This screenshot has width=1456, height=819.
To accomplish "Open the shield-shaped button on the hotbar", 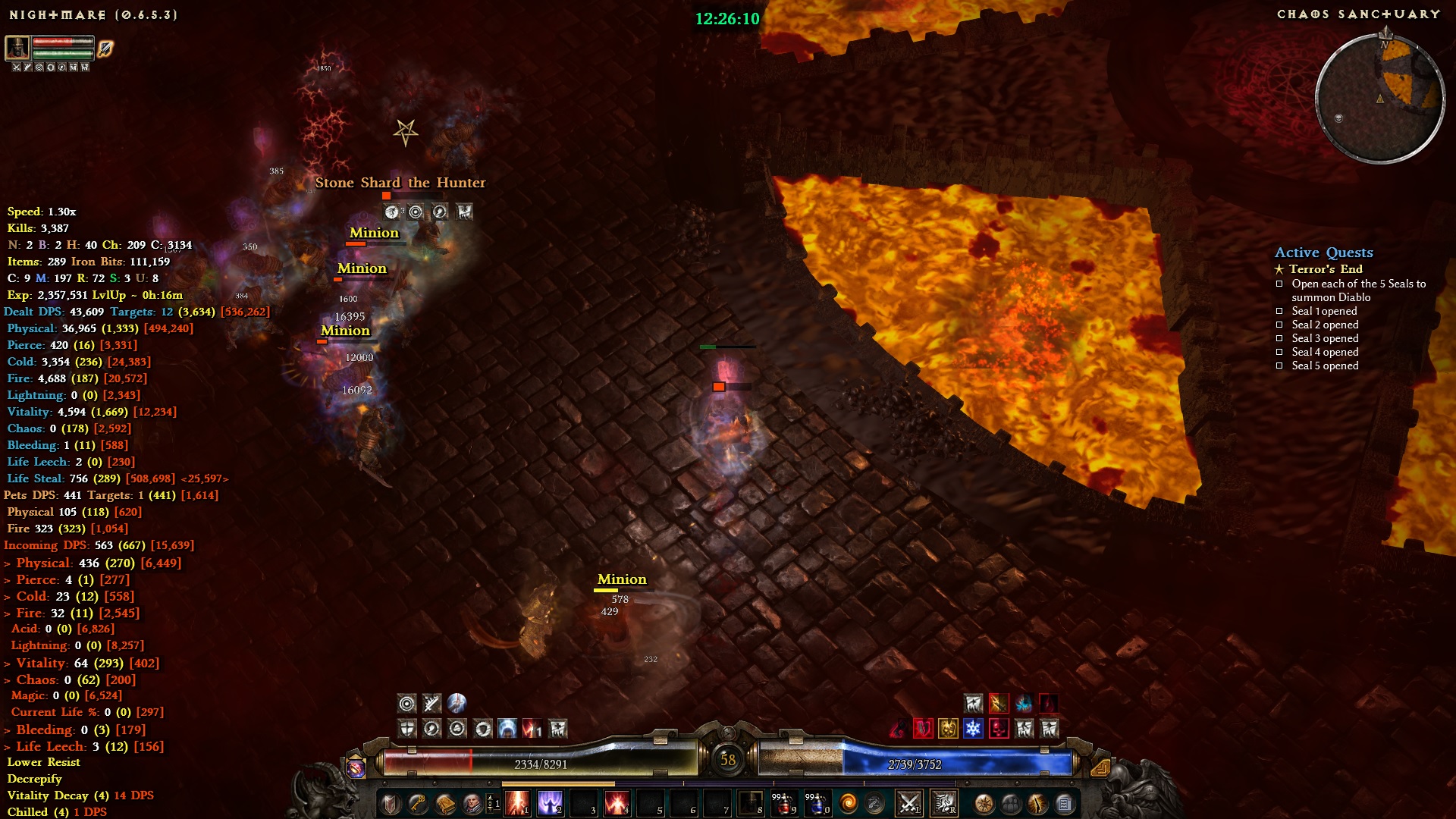I will click(391, 803).
